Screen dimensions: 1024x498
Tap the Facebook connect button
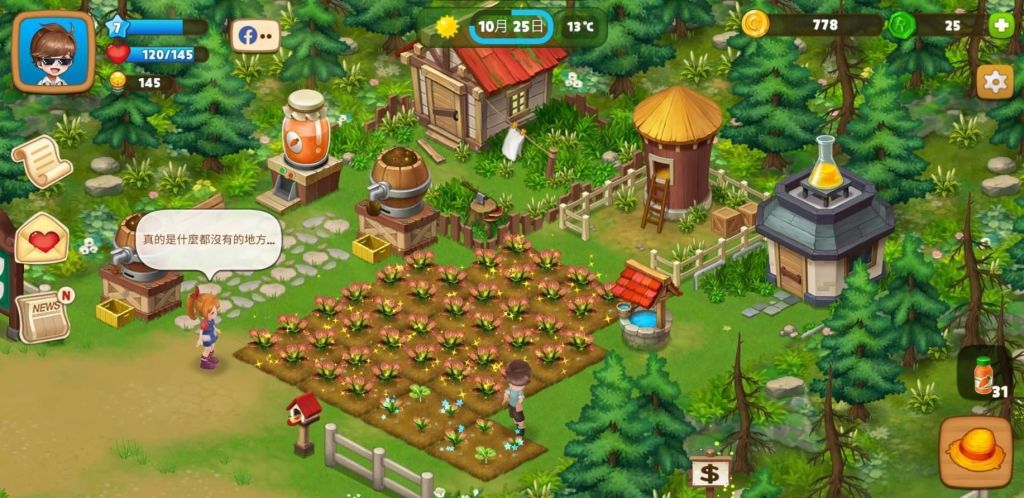coord(255,36)
